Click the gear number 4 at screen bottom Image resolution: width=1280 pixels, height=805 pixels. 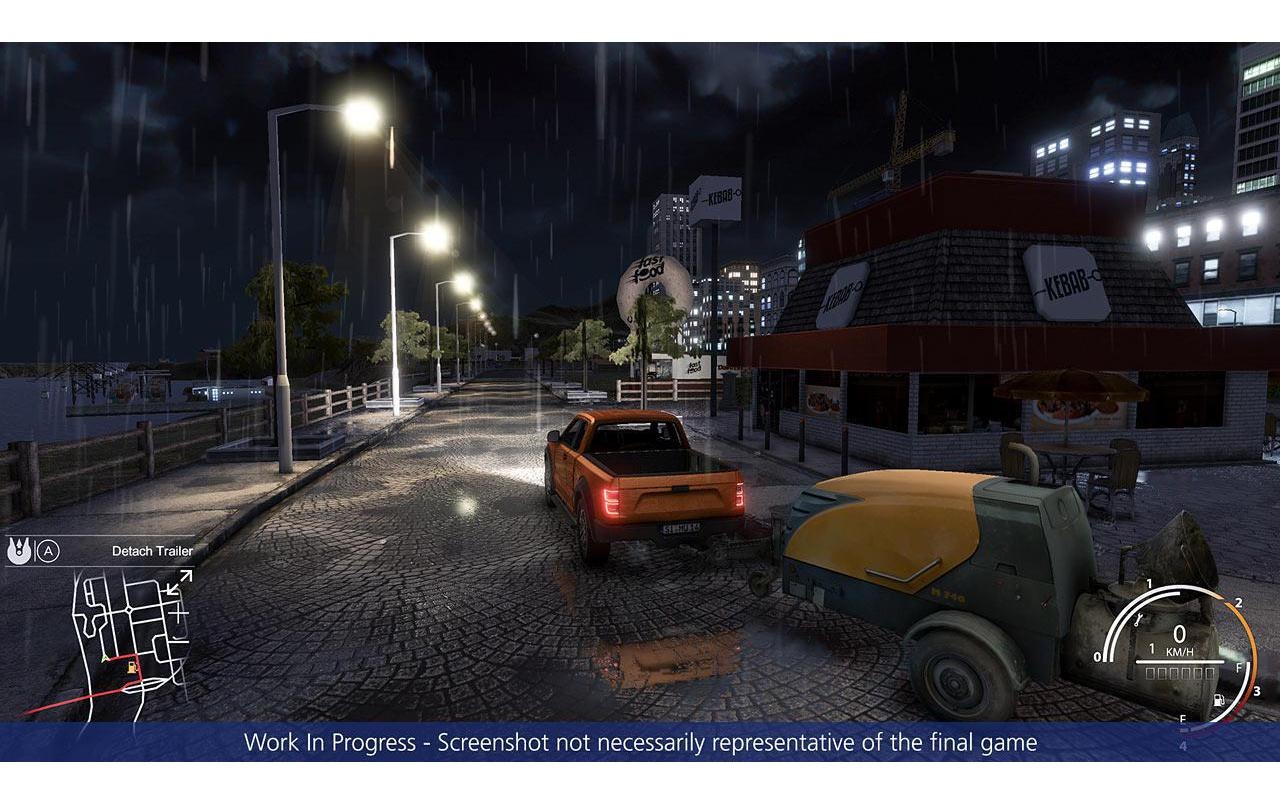coord(1184,744)
